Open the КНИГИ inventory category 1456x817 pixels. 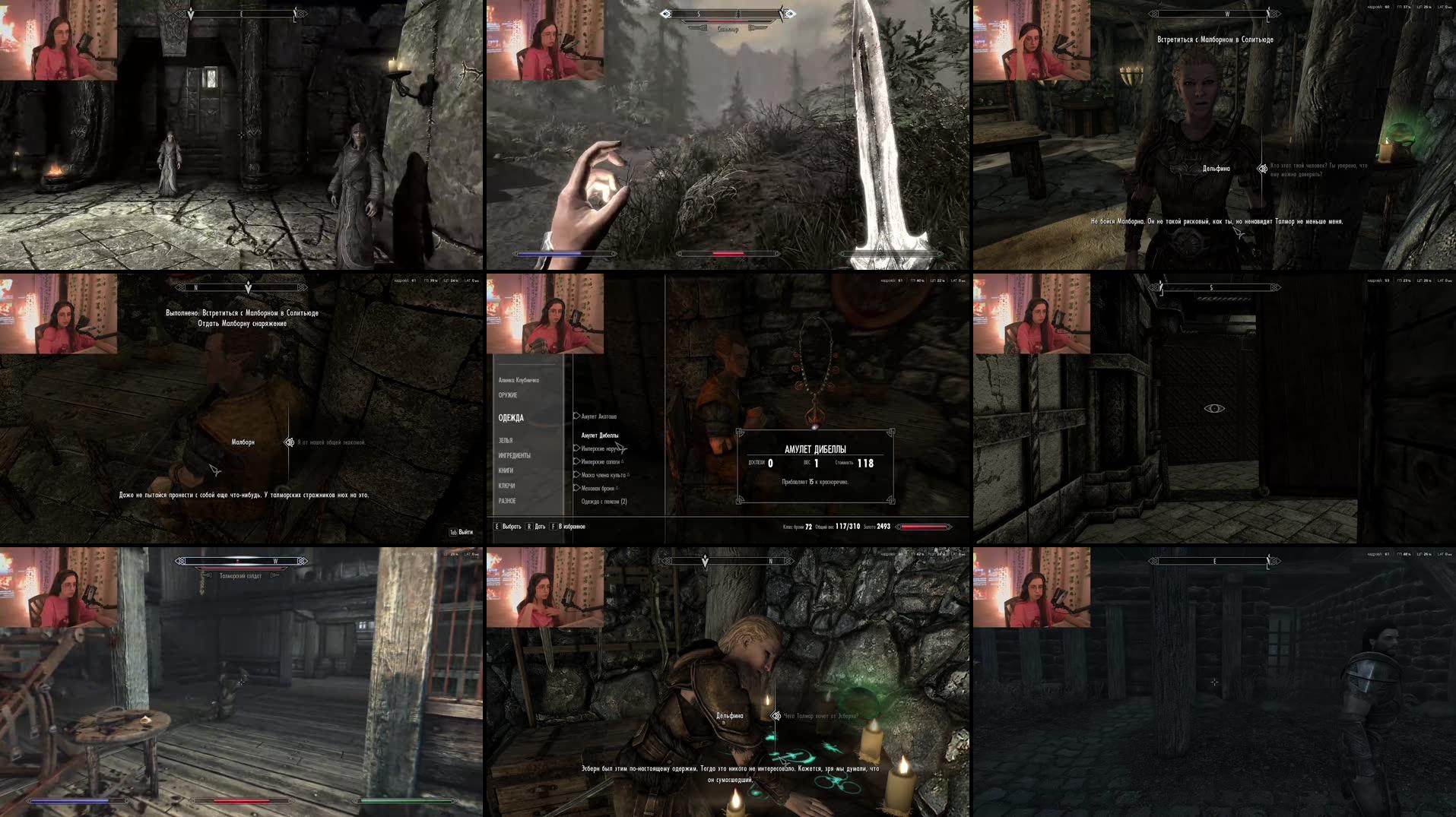[x=506, y=470]
